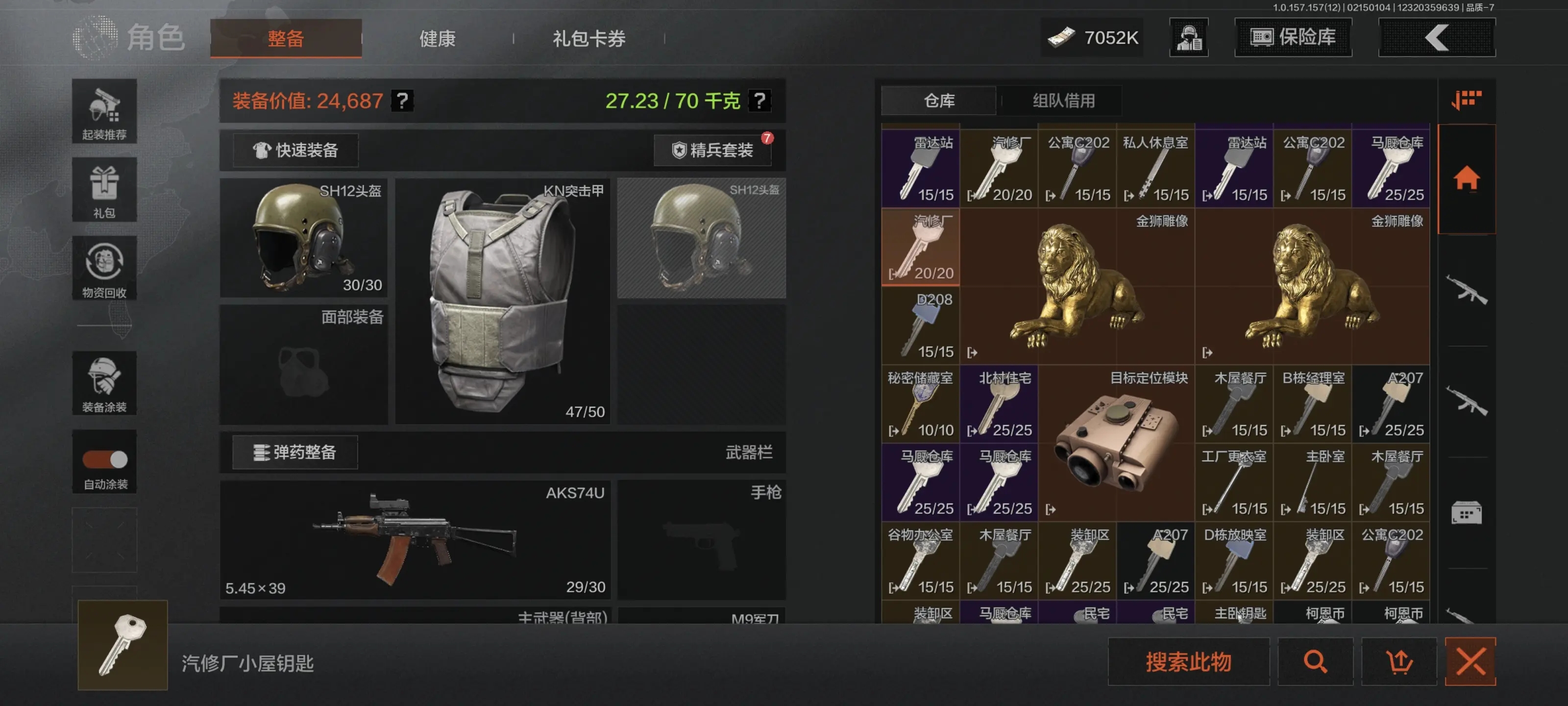
Task: Select the 整备 tab
Action: point(286,38)
